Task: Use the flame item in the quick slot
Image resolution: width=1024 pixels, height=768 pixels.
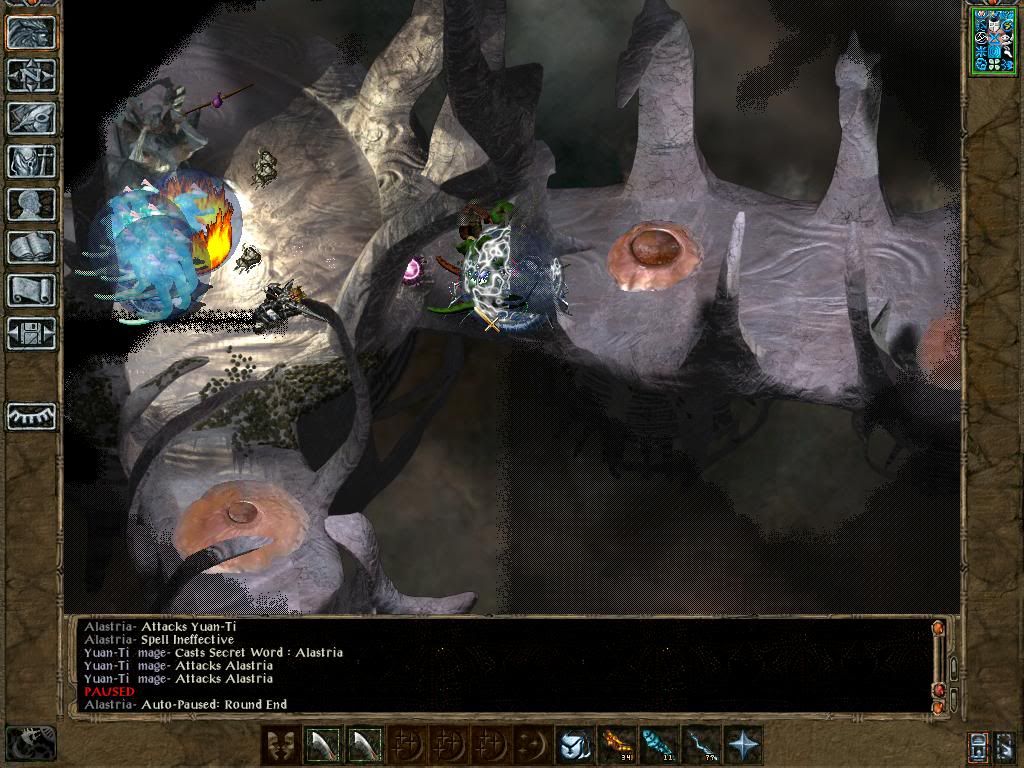Action: click(617, 745)
